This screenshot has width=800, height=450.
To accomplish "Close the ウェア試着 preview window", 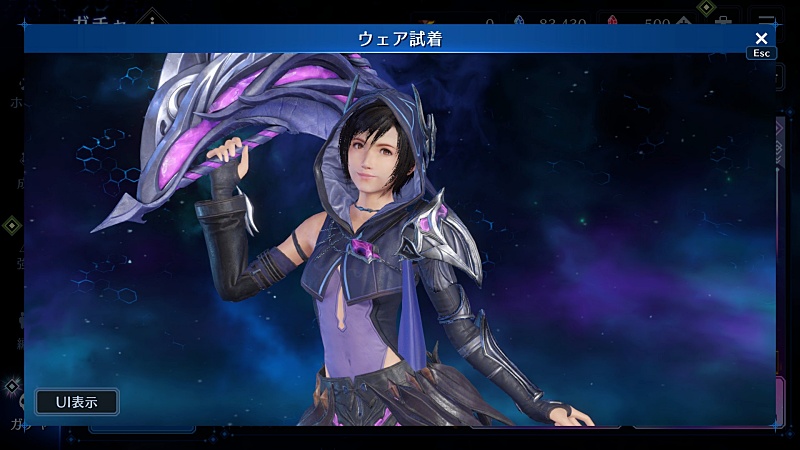I will pos(761,38).
